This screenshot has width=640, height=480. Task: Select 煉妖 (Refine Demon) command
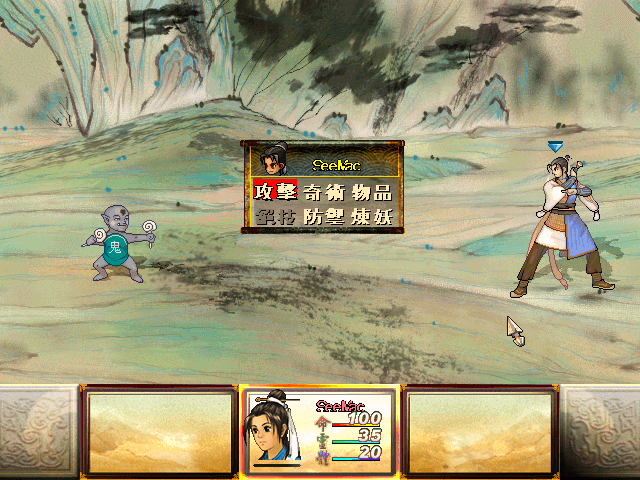click(373, 217)
